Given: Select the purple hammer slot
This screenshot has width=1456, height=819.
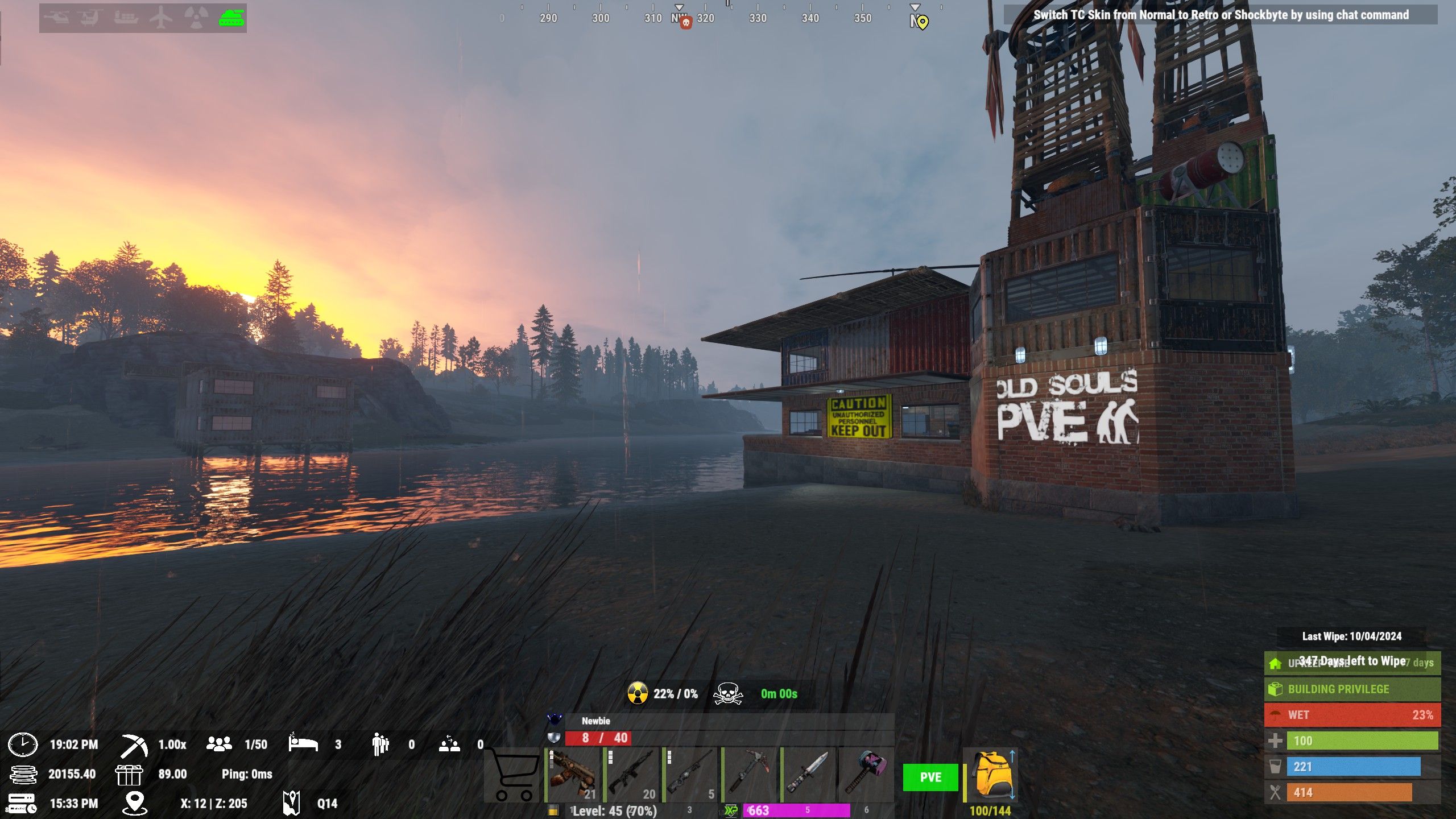Looking at the screenshot, I should 866,775.
